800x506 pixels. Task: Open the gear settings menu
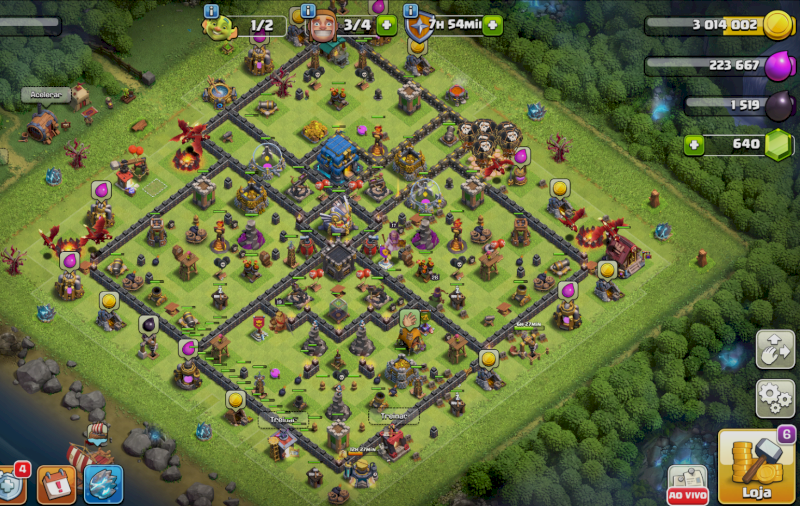(775, 398)
